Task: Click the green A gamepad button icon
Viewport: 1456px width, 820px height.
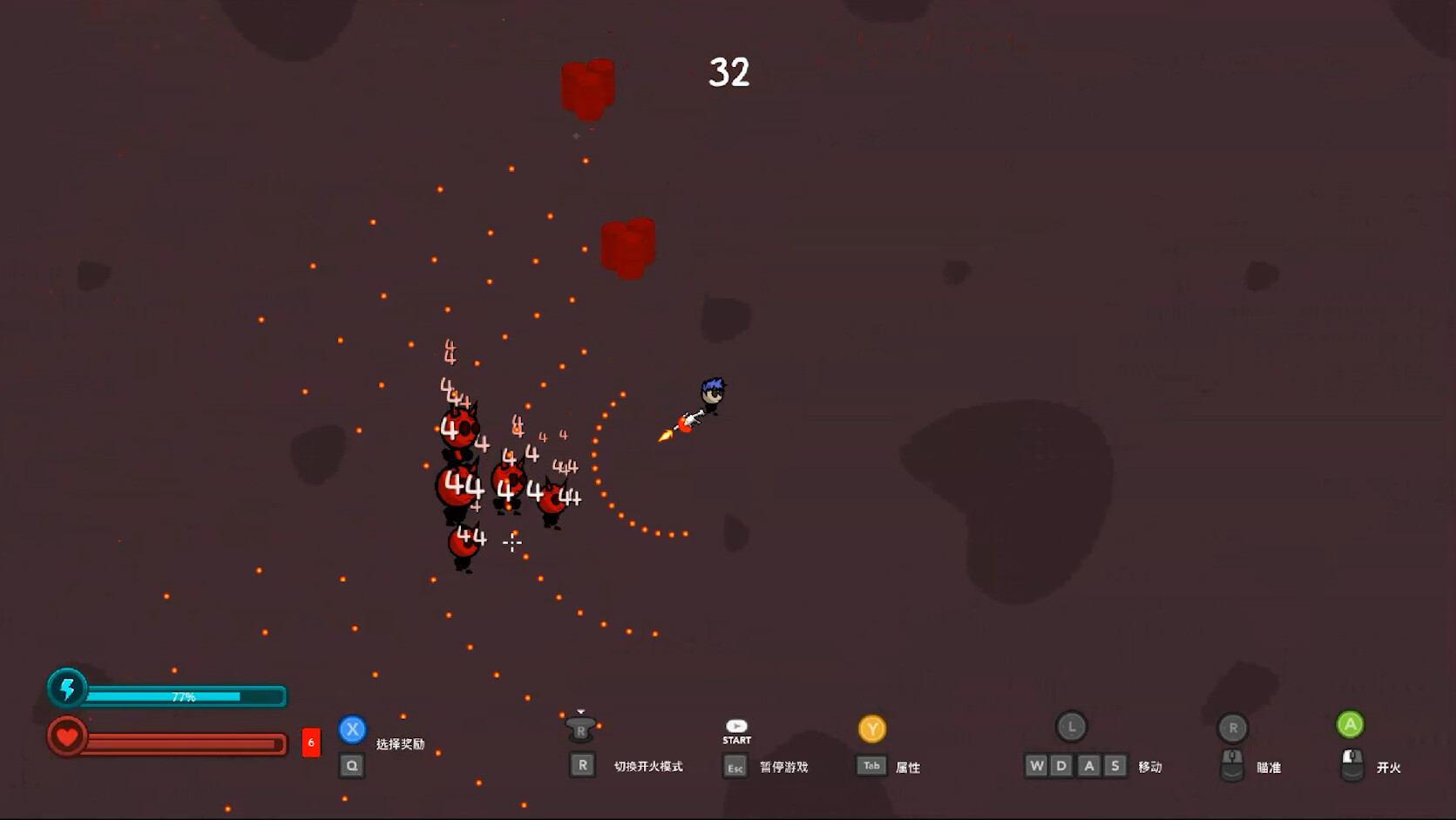Action: (1349, 722)
